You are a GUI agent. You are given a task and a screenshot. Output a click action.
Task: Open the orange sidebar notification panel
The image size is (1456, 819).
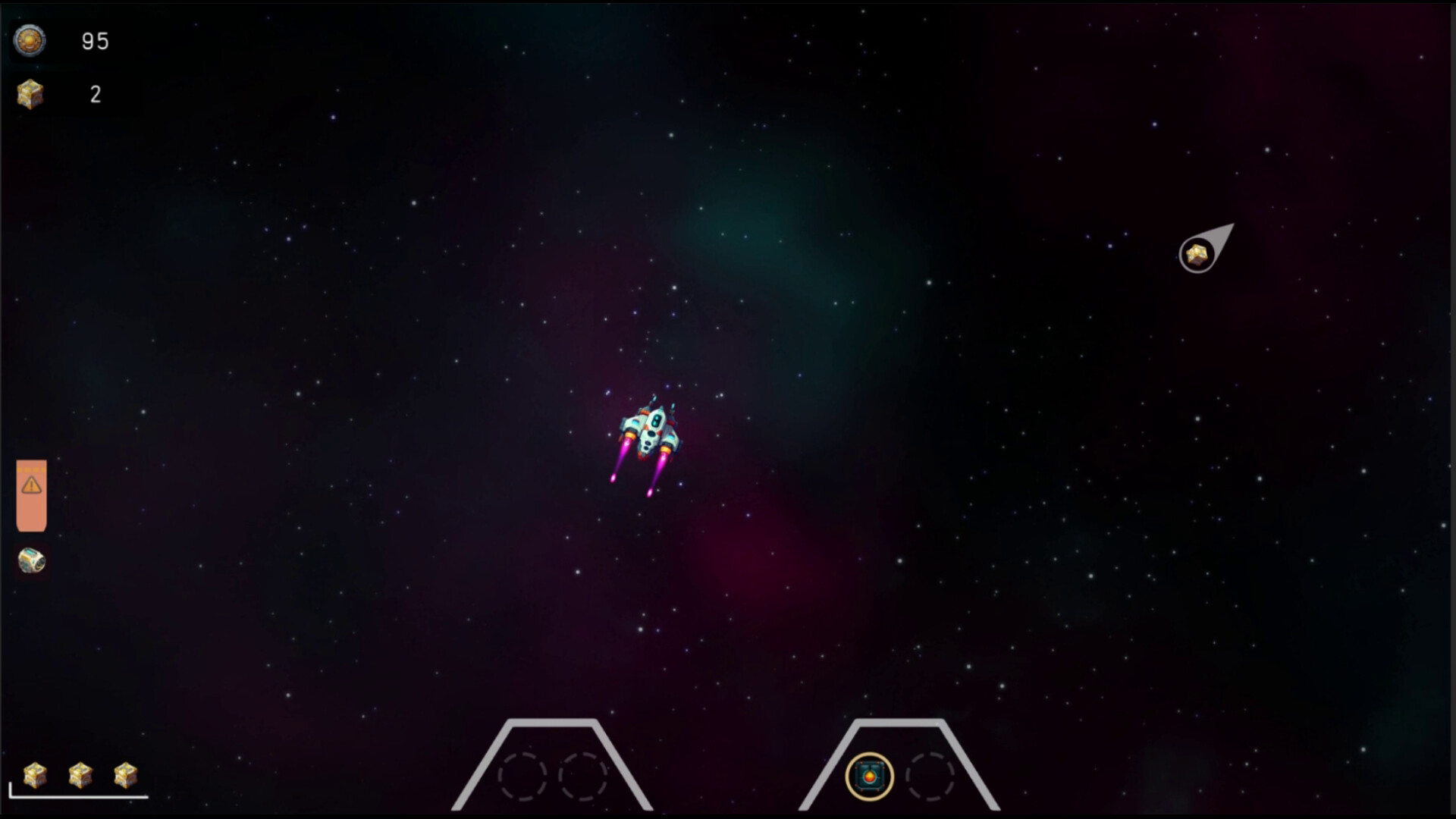pyautogui.click(x=31, y=497)
